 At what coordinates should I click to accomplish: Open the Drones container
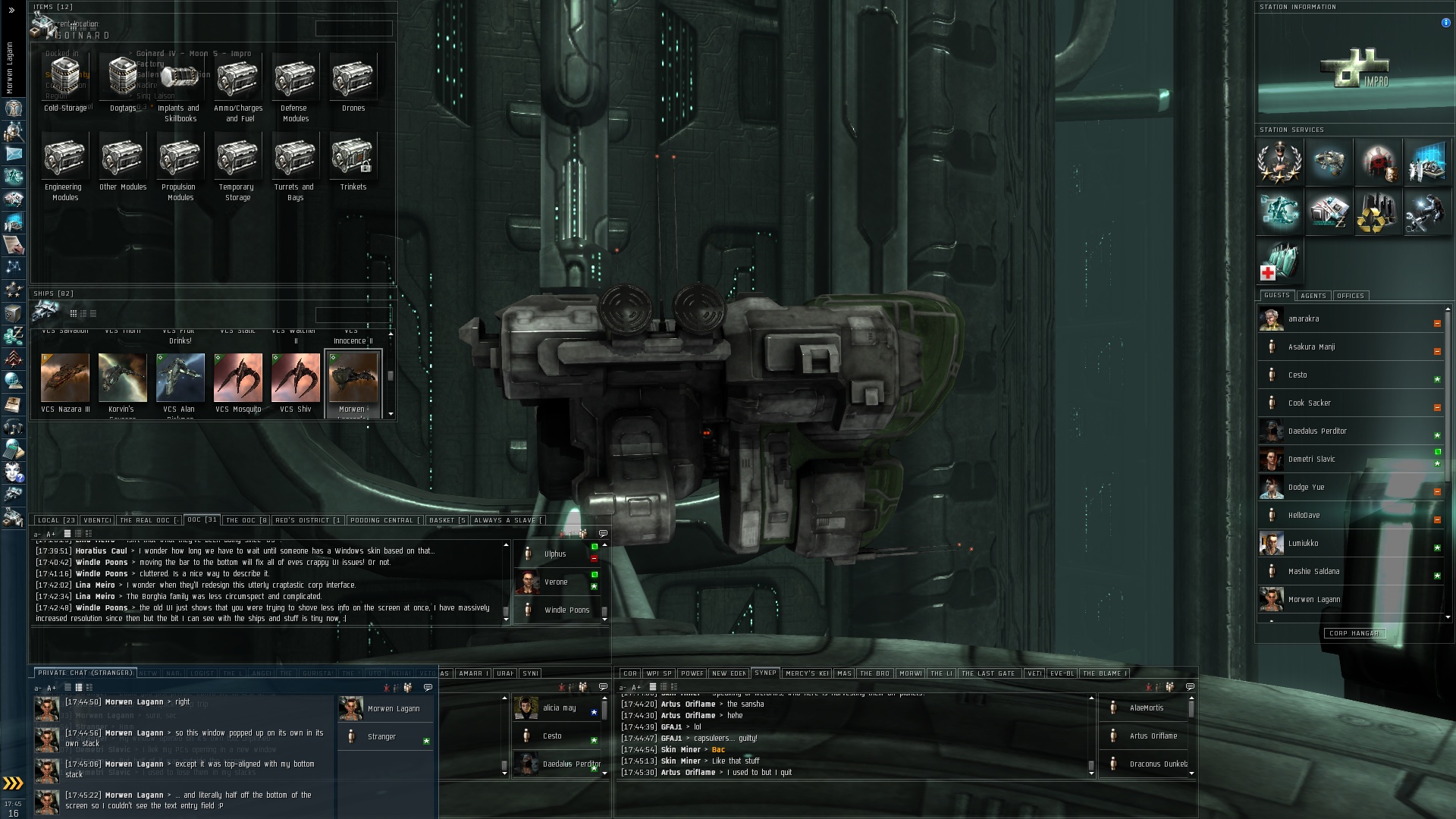[353, 78]
